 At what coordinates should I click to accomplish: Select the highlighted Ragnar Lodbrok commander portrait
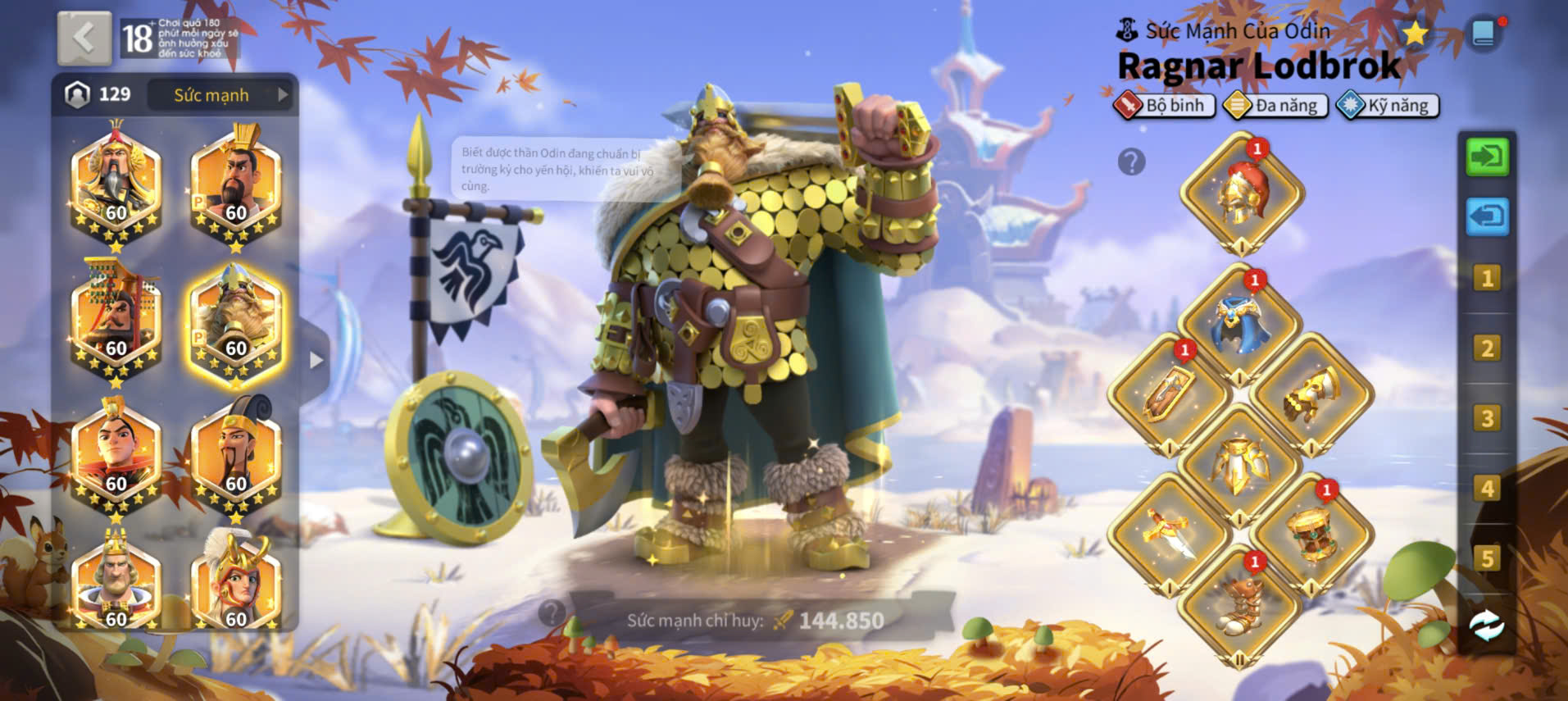(x=235, y=325)
